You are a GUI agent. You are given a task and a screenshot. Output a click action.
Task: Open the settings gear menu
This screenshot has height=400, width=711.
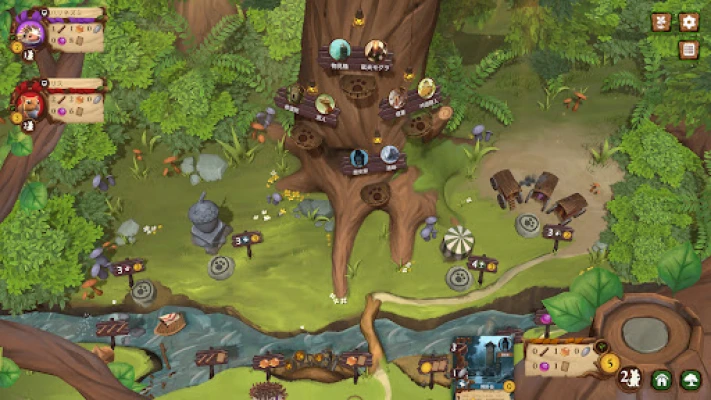point(689,22)
